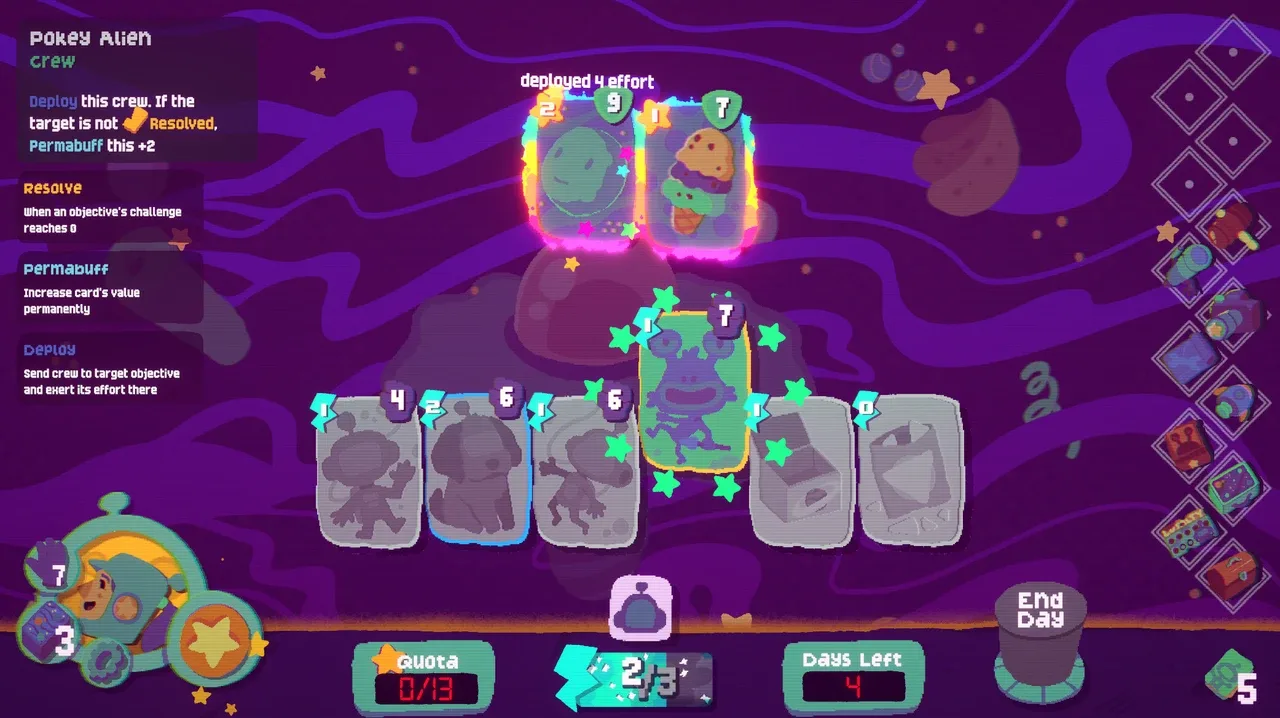Pick the open box card in hand
The image size is (1280, 718).
tap(800, 470)
